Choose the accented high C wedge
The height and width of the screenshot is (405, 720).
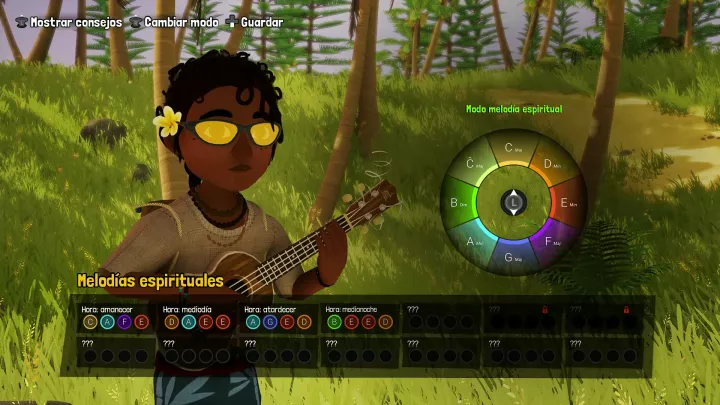tap(476, 165)
